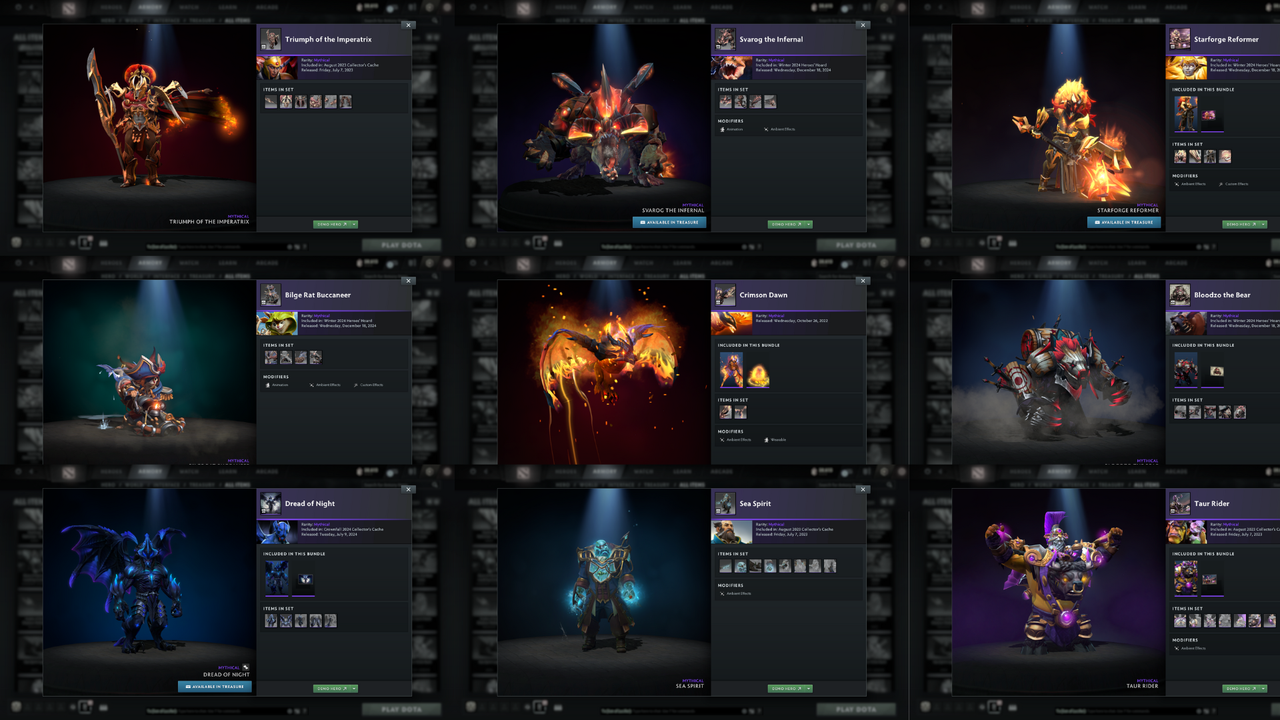
Task: Click the Triumph of the Imperatrix hero portrait icon
Action: pos(270,40)
